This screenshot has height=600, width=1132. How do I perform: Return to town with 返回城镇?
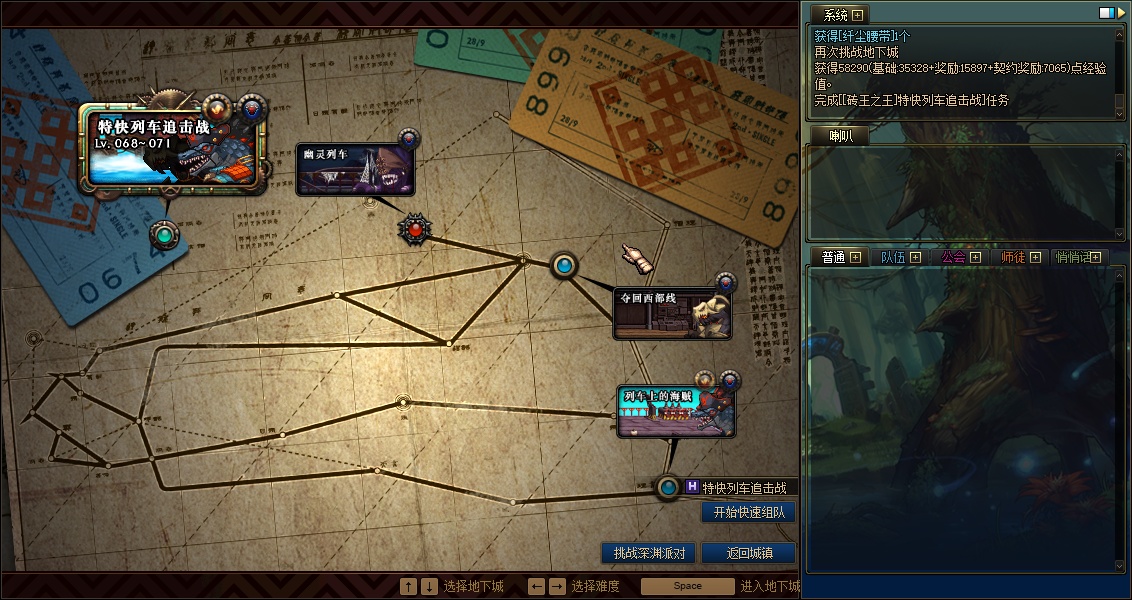(748, 553)
